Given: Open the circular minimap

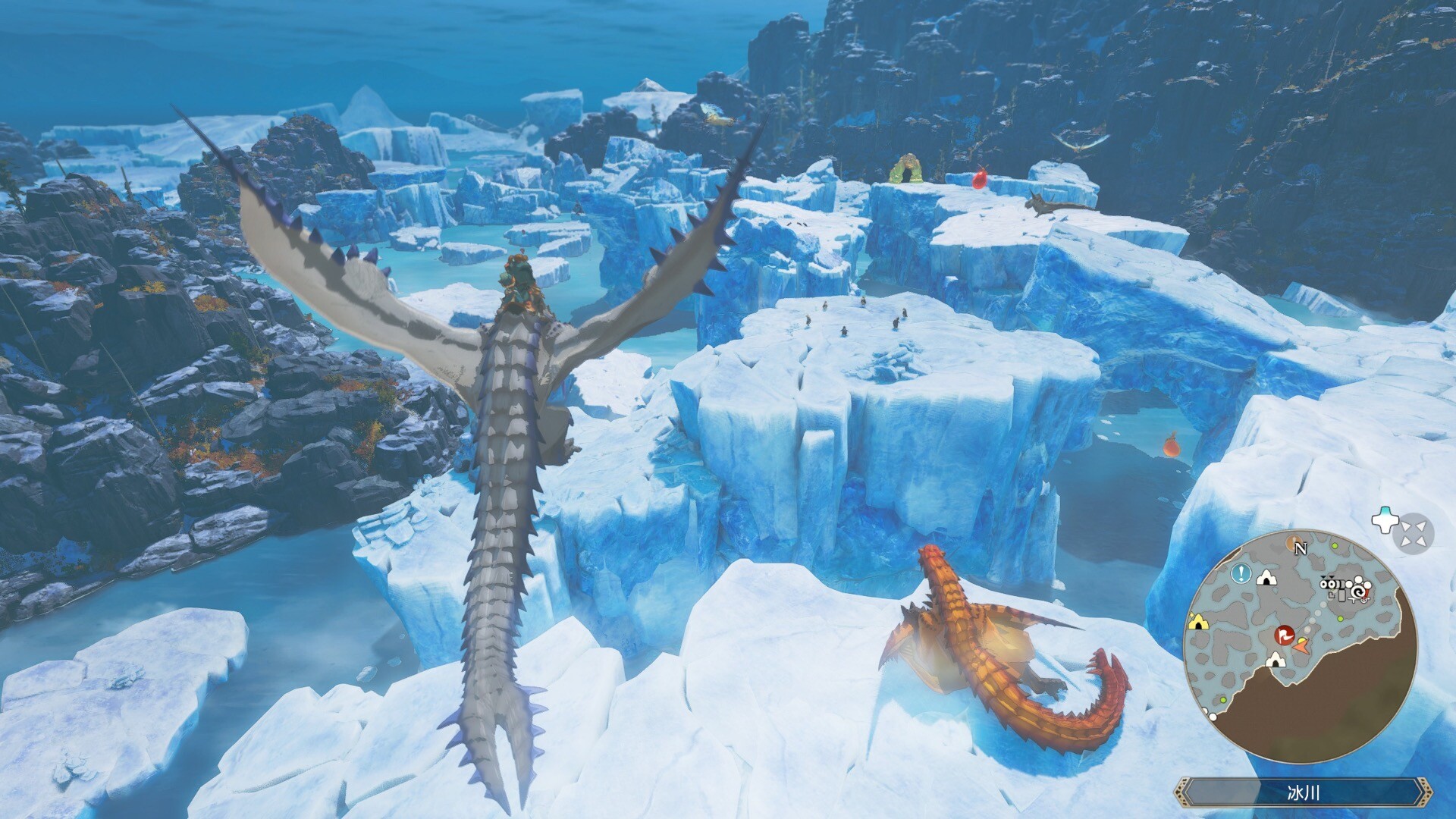Looking at the screenshot, I should click(1300, 646).
